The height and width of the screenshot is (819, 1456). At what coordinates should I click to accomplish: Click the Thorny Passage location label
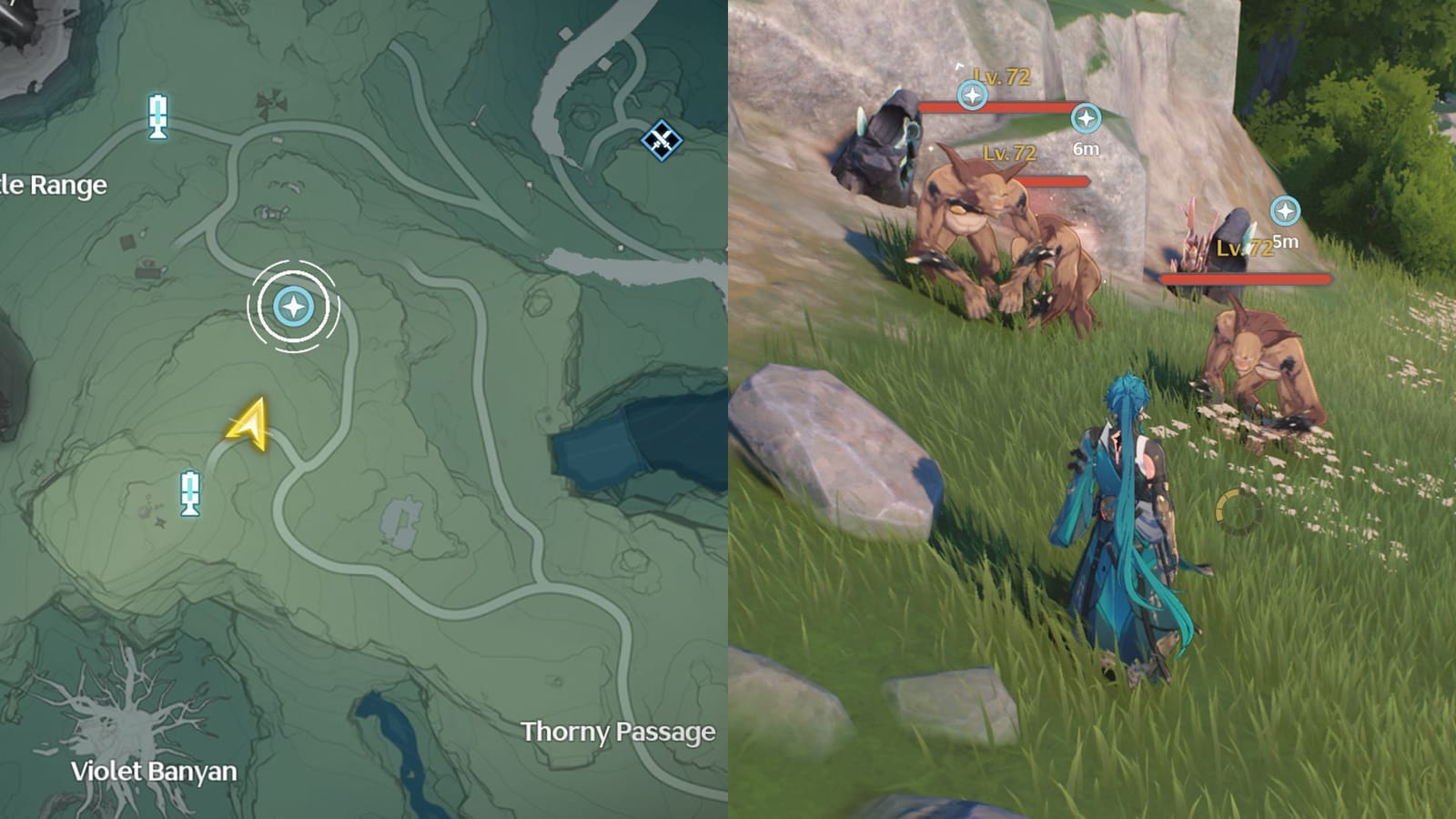coord(618,730)
